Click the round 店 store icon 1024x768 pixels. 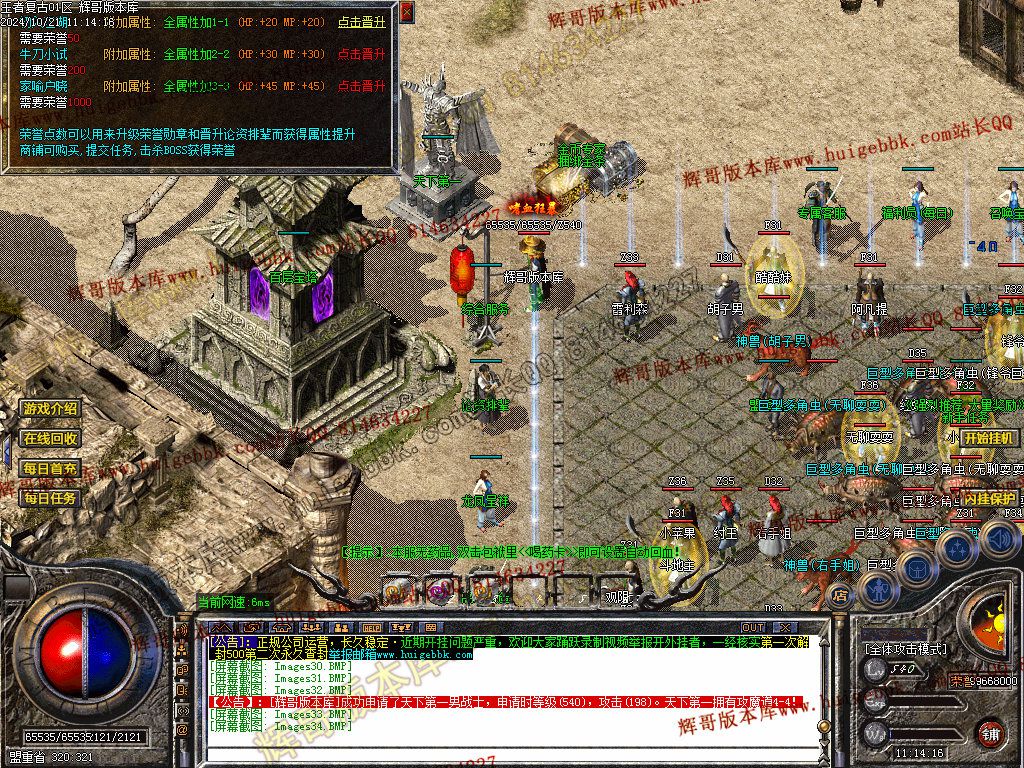(841, 596)
